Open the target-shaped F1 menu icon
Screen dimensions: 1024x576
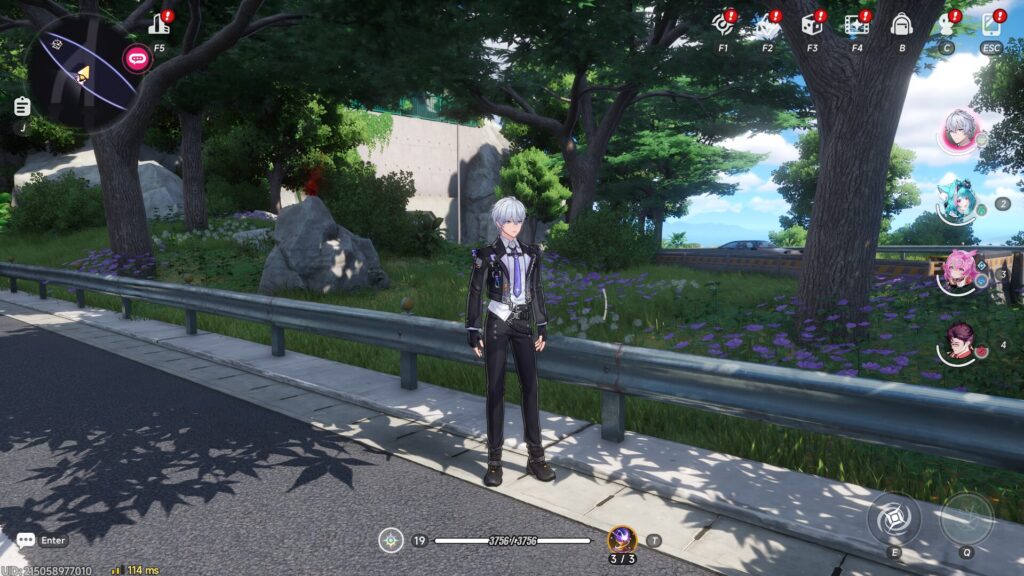coord(722,24)
